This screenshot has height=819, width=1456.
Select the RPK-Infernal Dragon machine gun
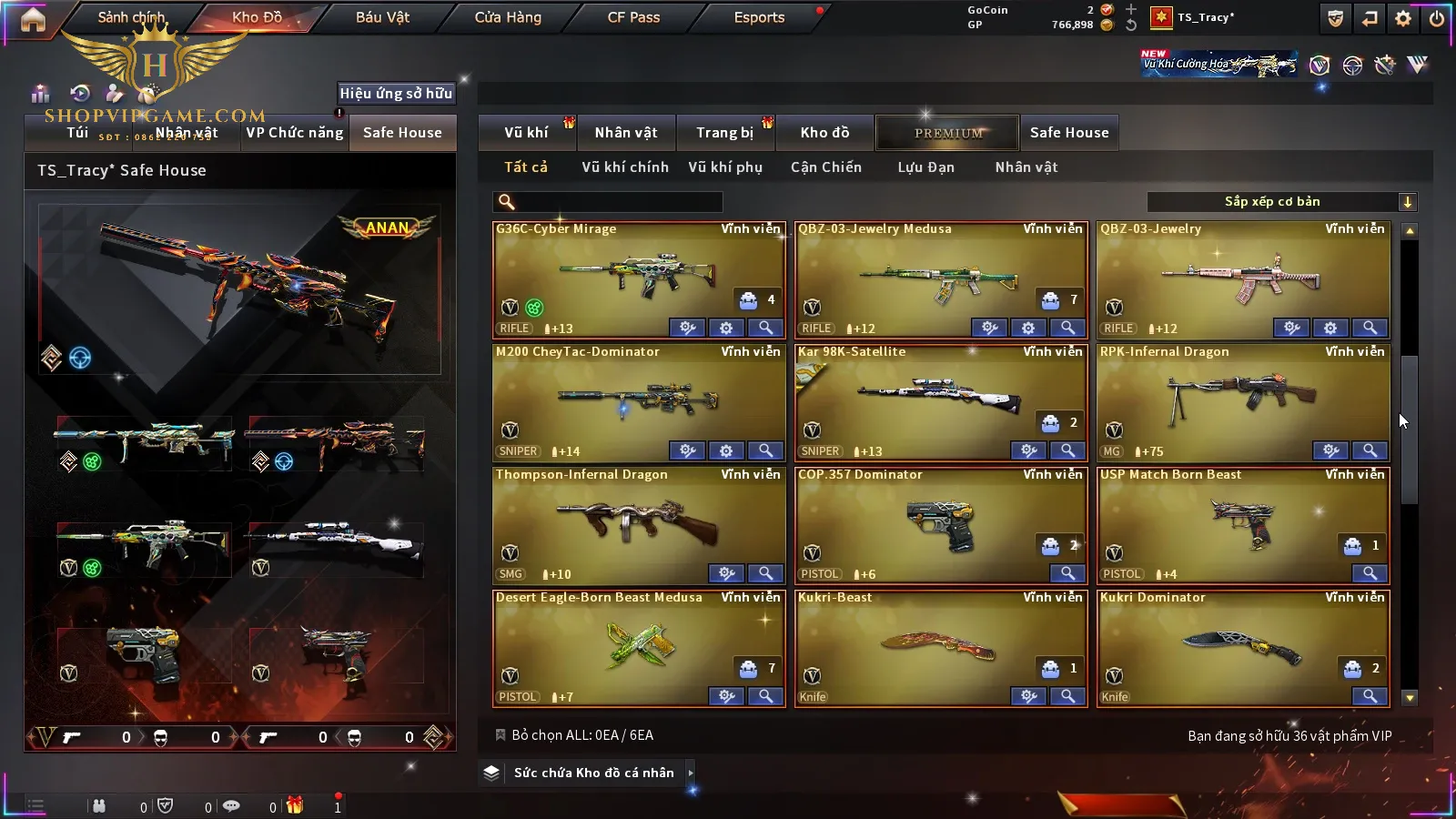[1242, 396]
